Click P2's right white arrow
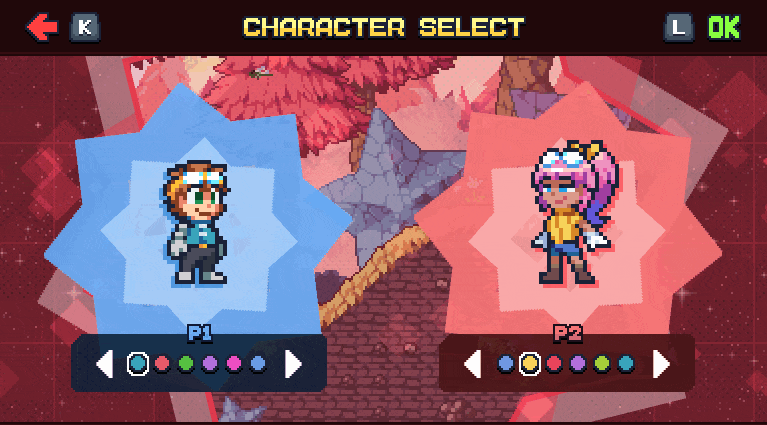This screenshot has width=767, height=425. (661, 364)
